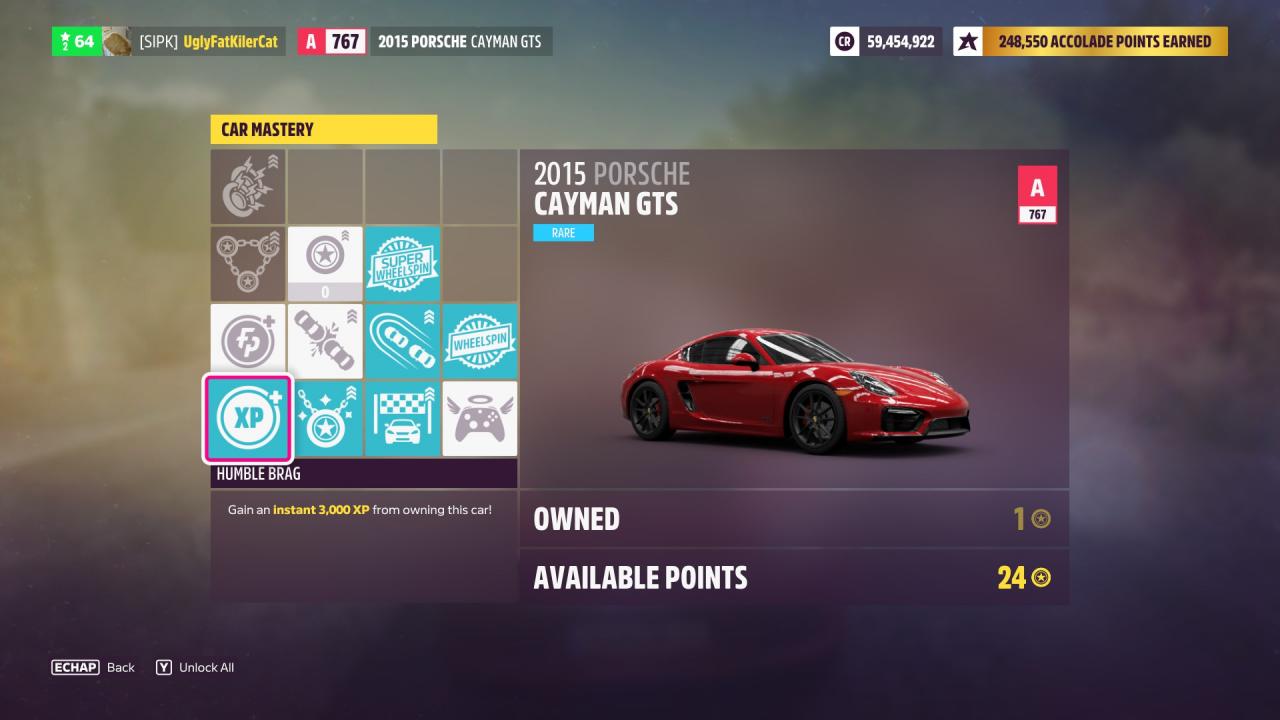Click the winged controller perk icon
This screenshot has width=1280, height=720.
[480, 419]
